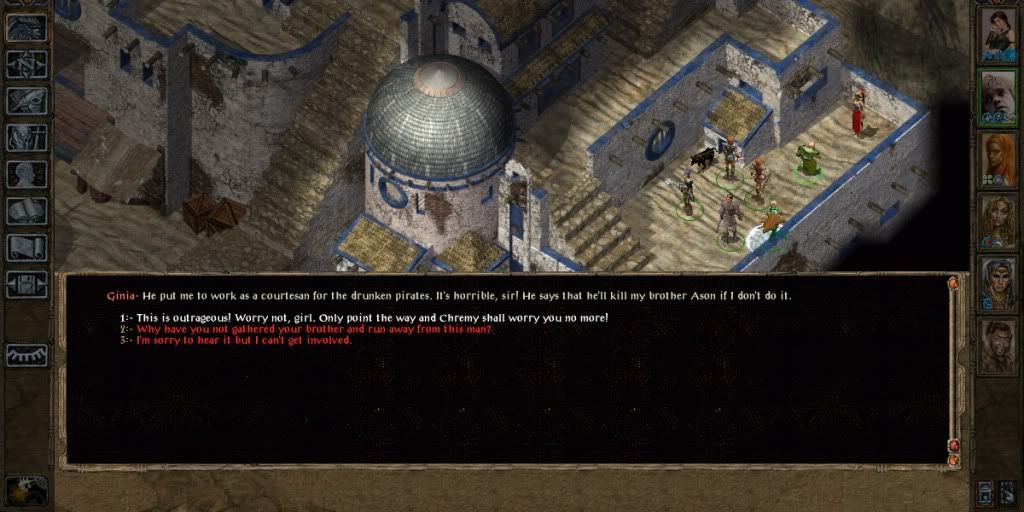Image resolution: width=1024 pixels, height=512 pixels.
Task: Choose the "This is outrageous!" reply
Action: coord(372,318)
